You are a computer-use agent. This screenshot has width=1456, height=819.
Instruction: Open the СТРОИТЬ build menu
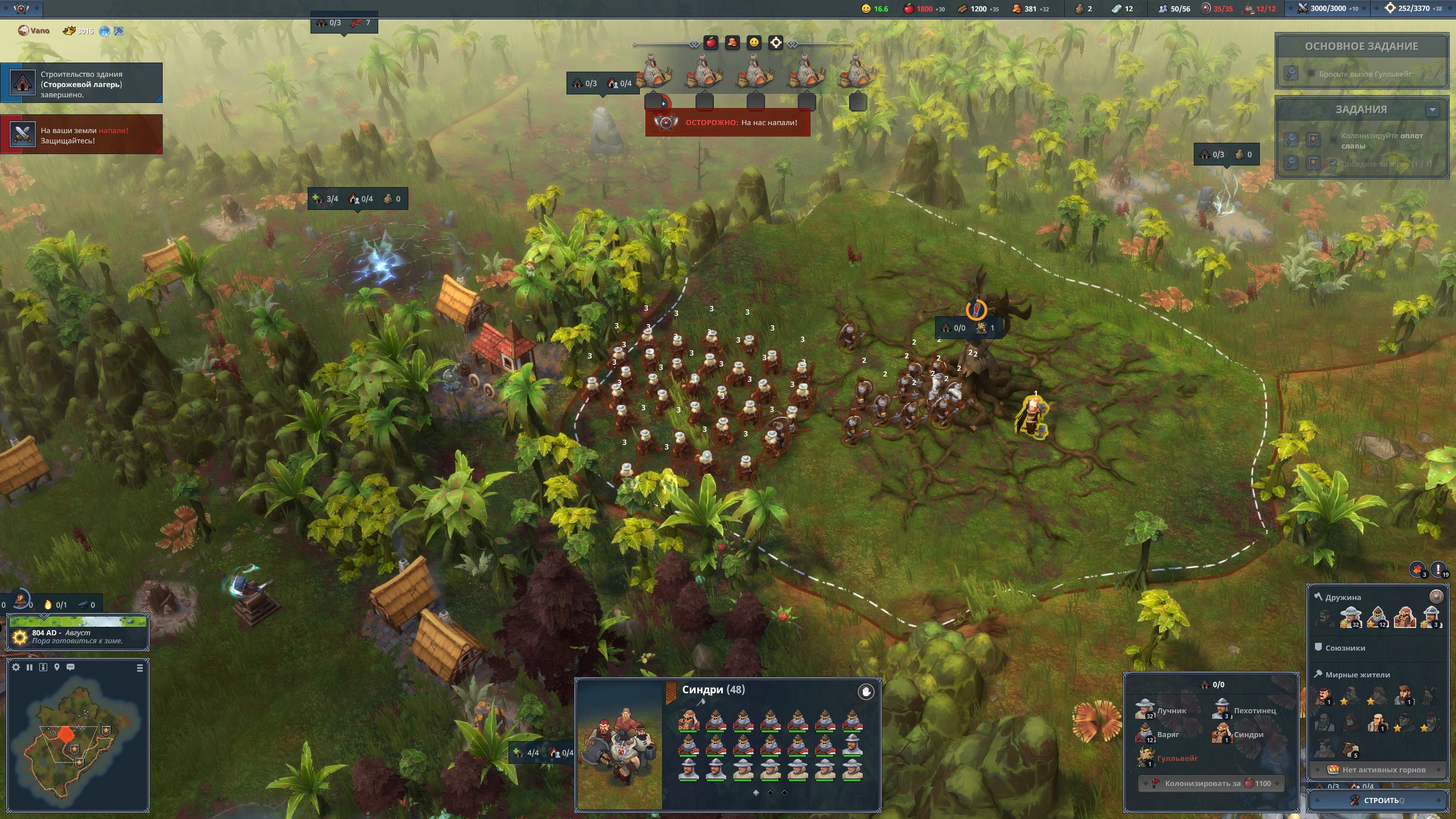coord(1378,800)
